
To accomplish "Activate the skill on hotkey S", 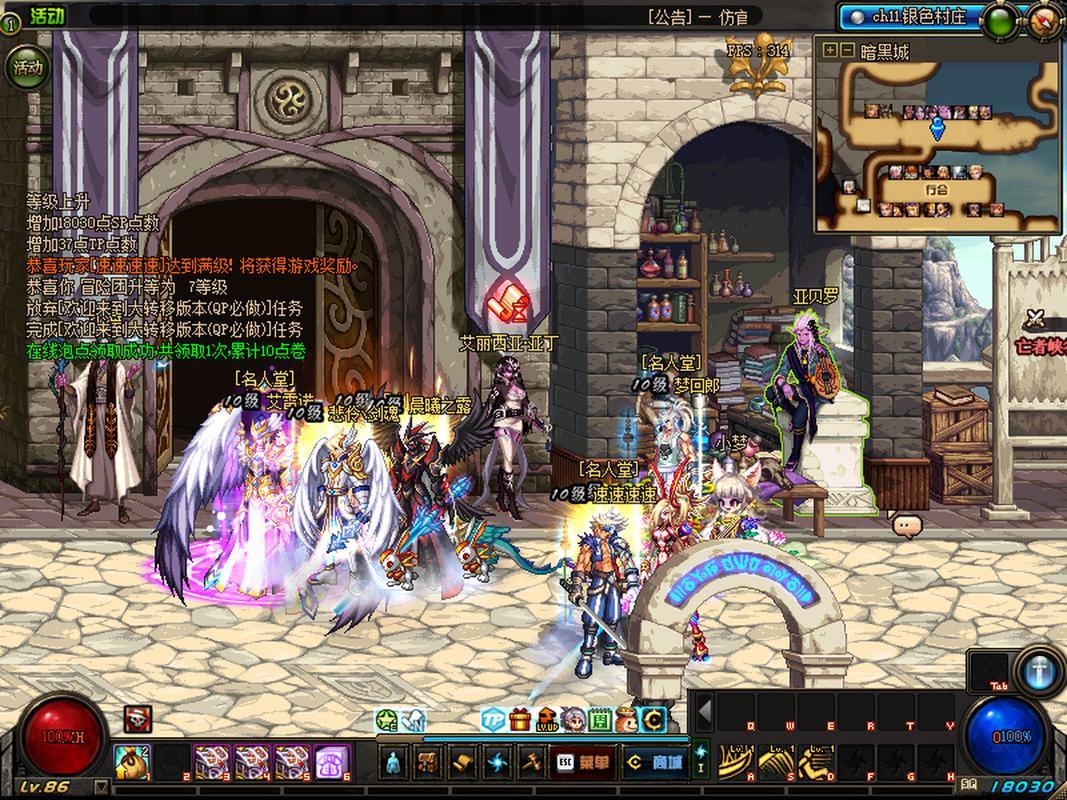I will click(x=778, y=762).
